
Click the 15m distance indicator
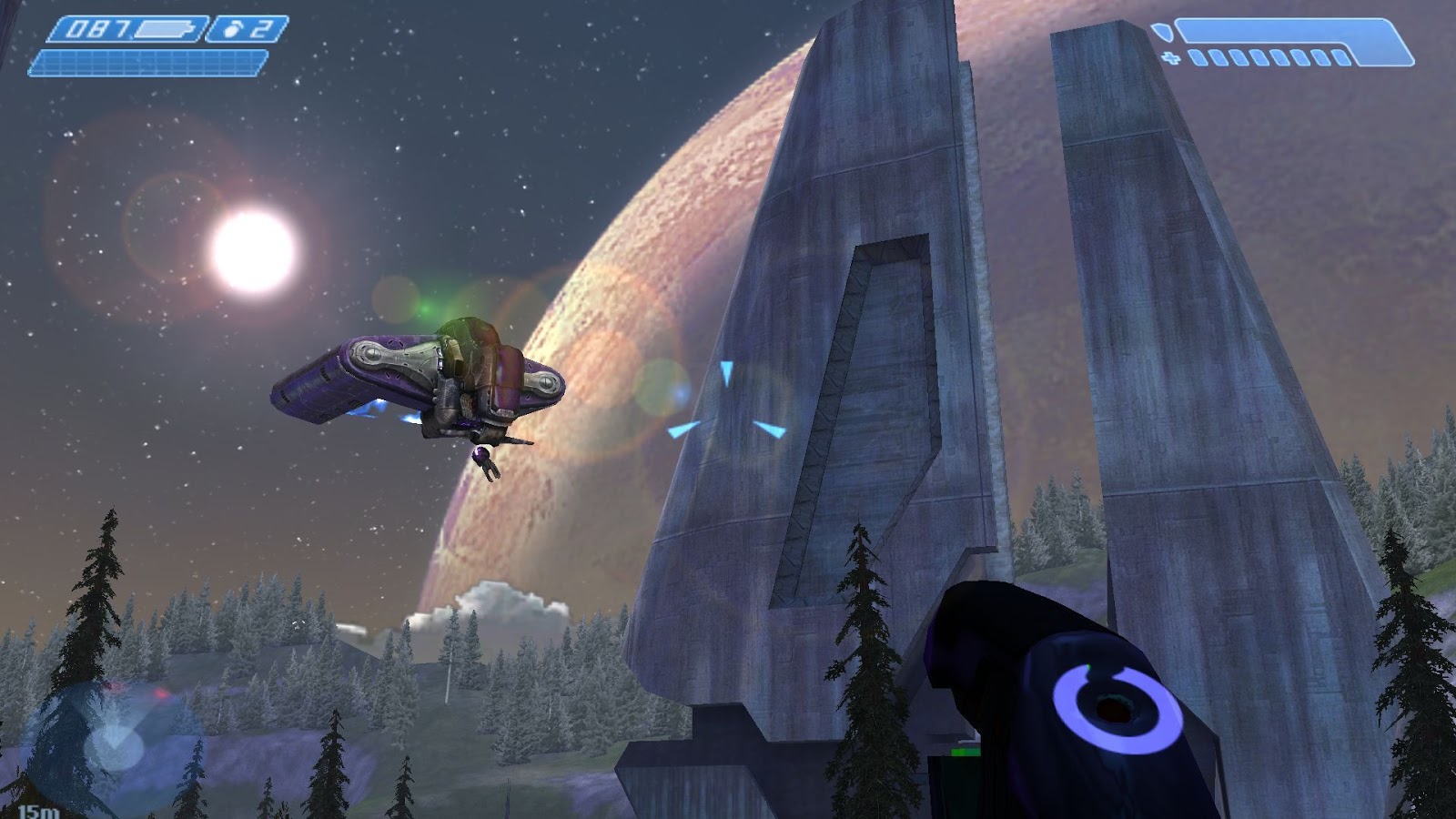coord(39,812)
